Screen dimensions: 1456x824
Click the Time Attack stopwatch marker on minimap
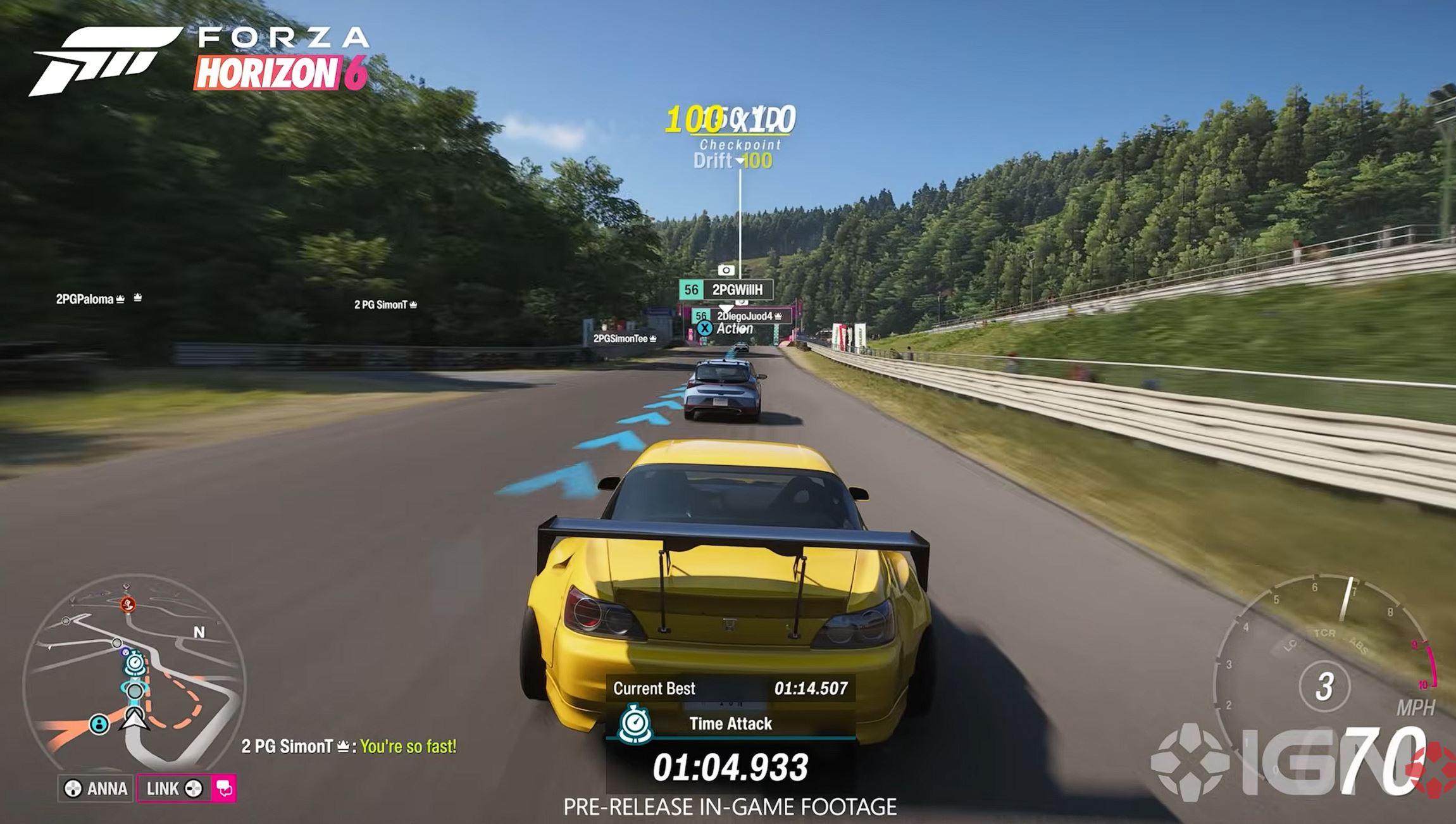(135, 665)
